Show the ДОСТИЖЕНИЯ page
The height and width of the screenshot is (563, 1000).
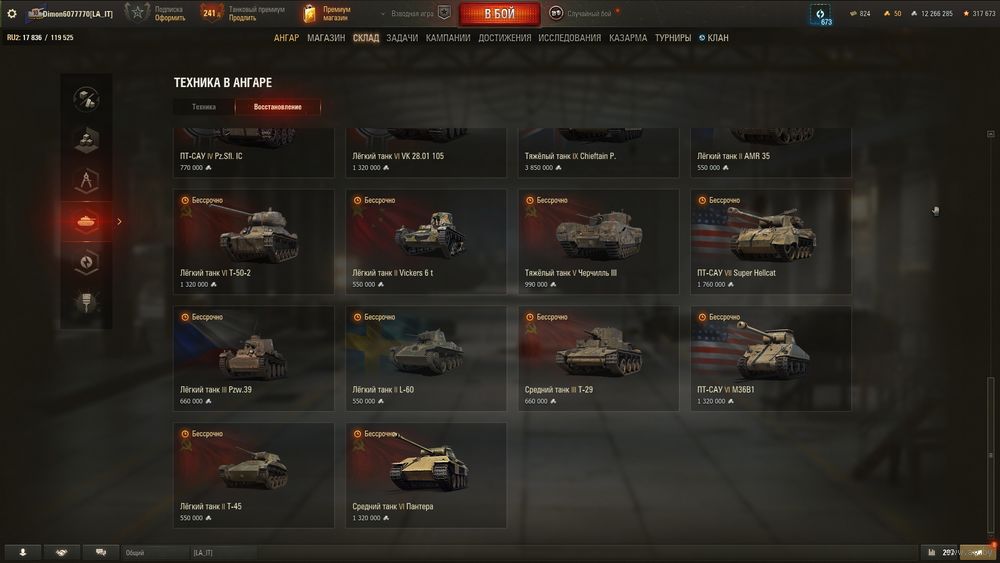tap(505, 38)
